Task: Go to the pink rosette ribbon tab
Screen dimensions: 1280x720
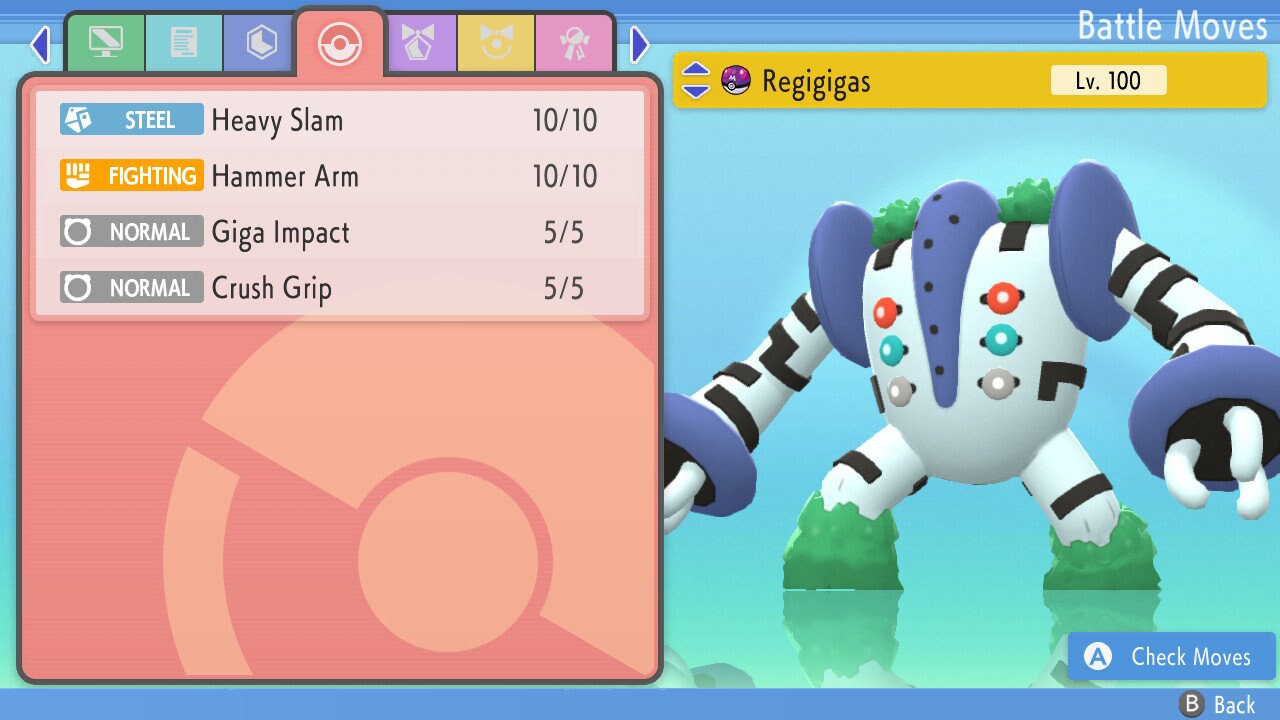Action: tap(574, 43)
